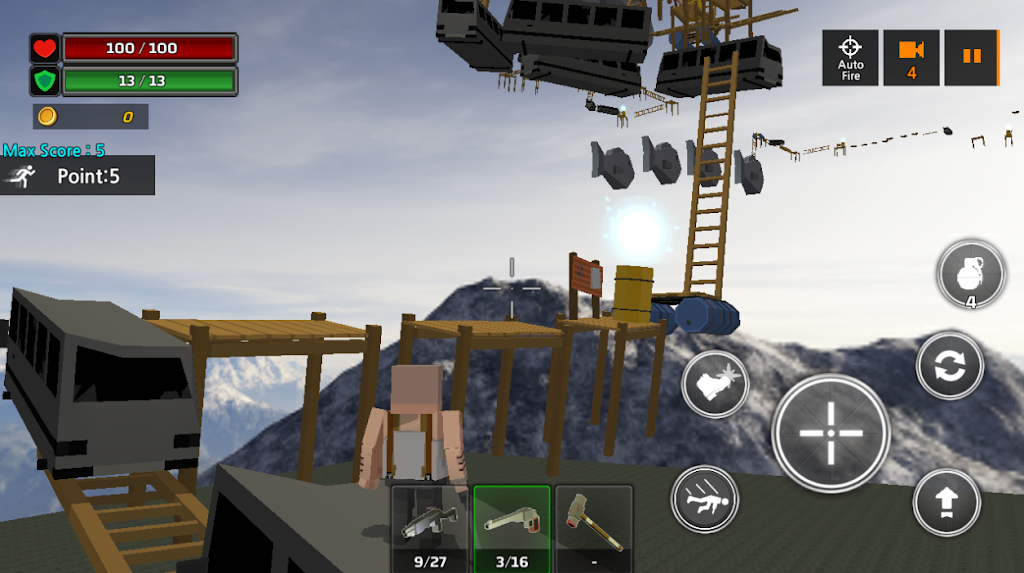Viewport: 1024px width, 573px height.
Task: Toggle the Auto Fire button
Action: tap(850, 57)
